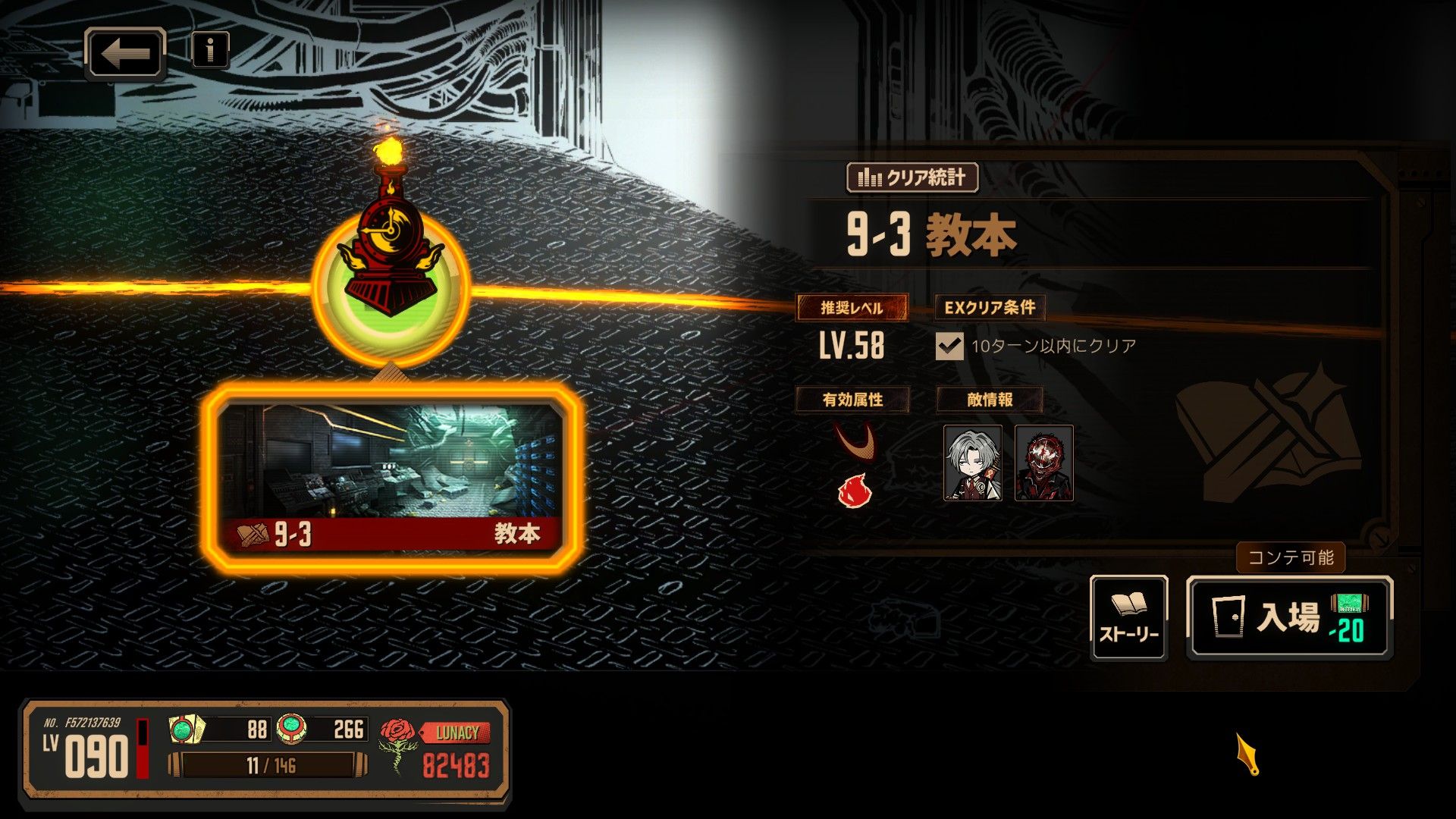
Task: Open the クリア統計 clear statistics
Action: [x=912, y=178]
